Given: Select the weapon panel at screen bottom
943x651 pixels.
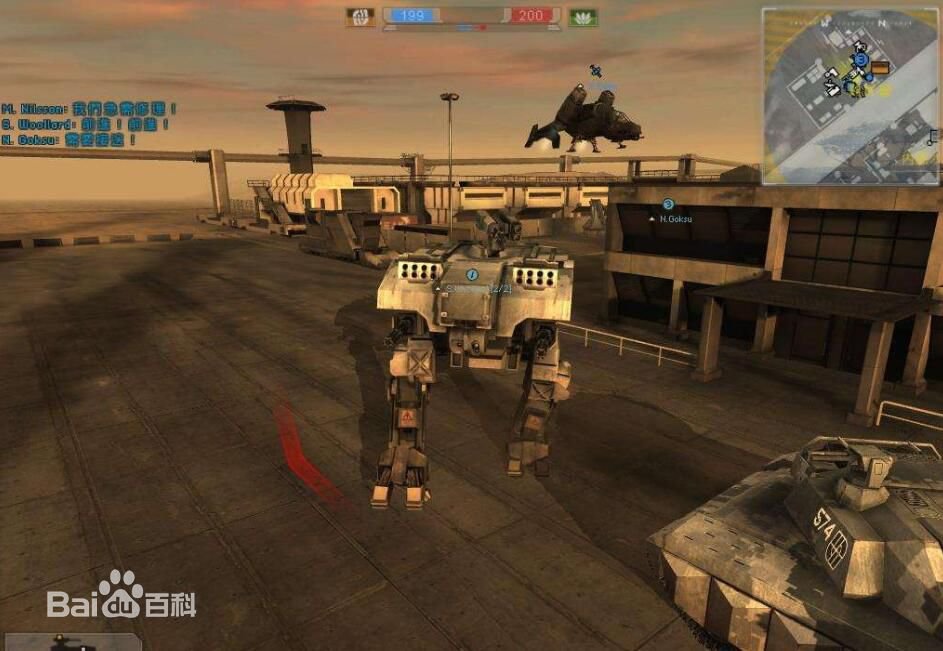Looking at the screenshot, I should click(70, 641).
